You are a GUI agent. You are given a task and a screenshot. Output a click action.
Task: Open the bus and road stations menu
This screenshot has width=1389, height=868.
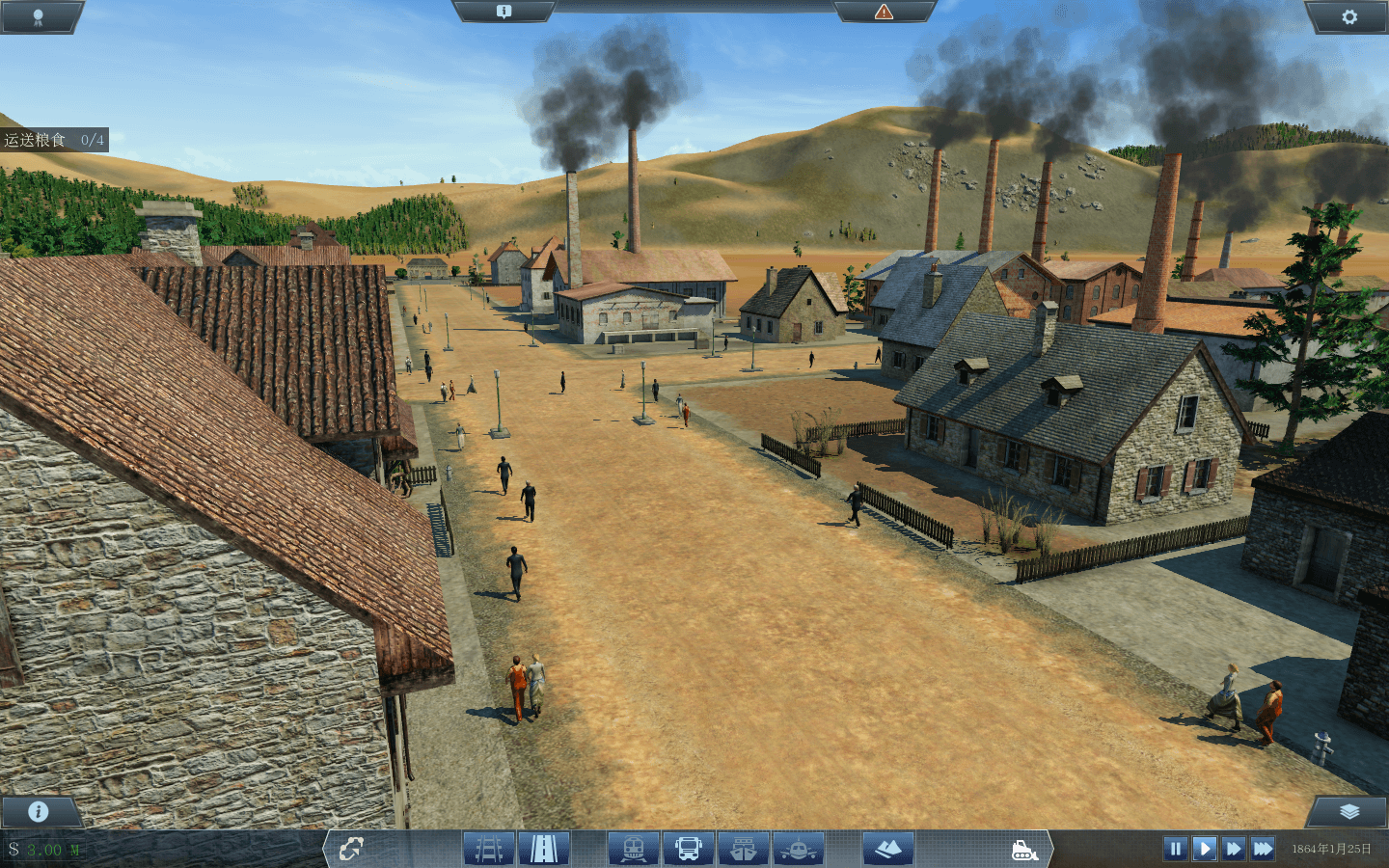[x=689, y=849]
